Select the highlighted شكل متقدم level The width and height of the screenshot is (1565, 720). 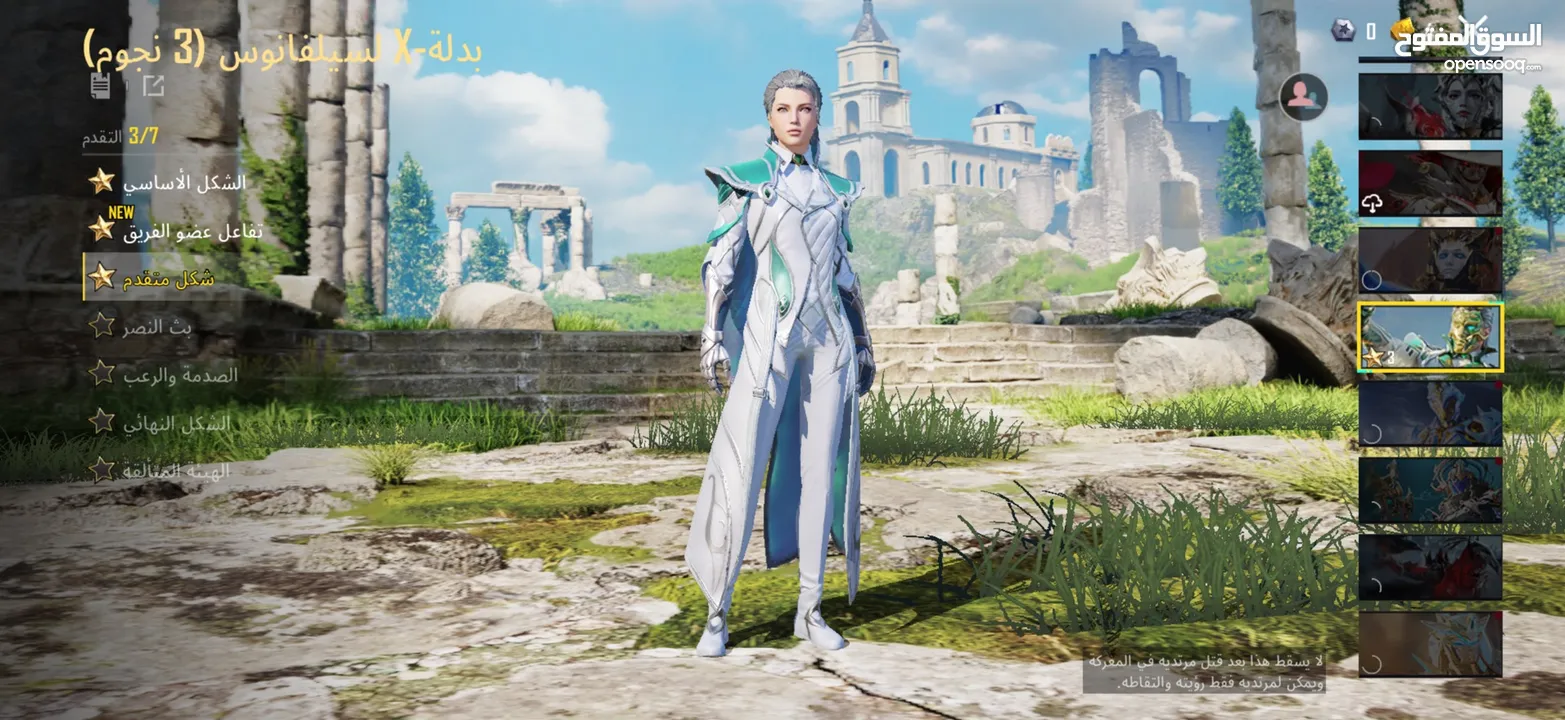click(x=168, y=279)
